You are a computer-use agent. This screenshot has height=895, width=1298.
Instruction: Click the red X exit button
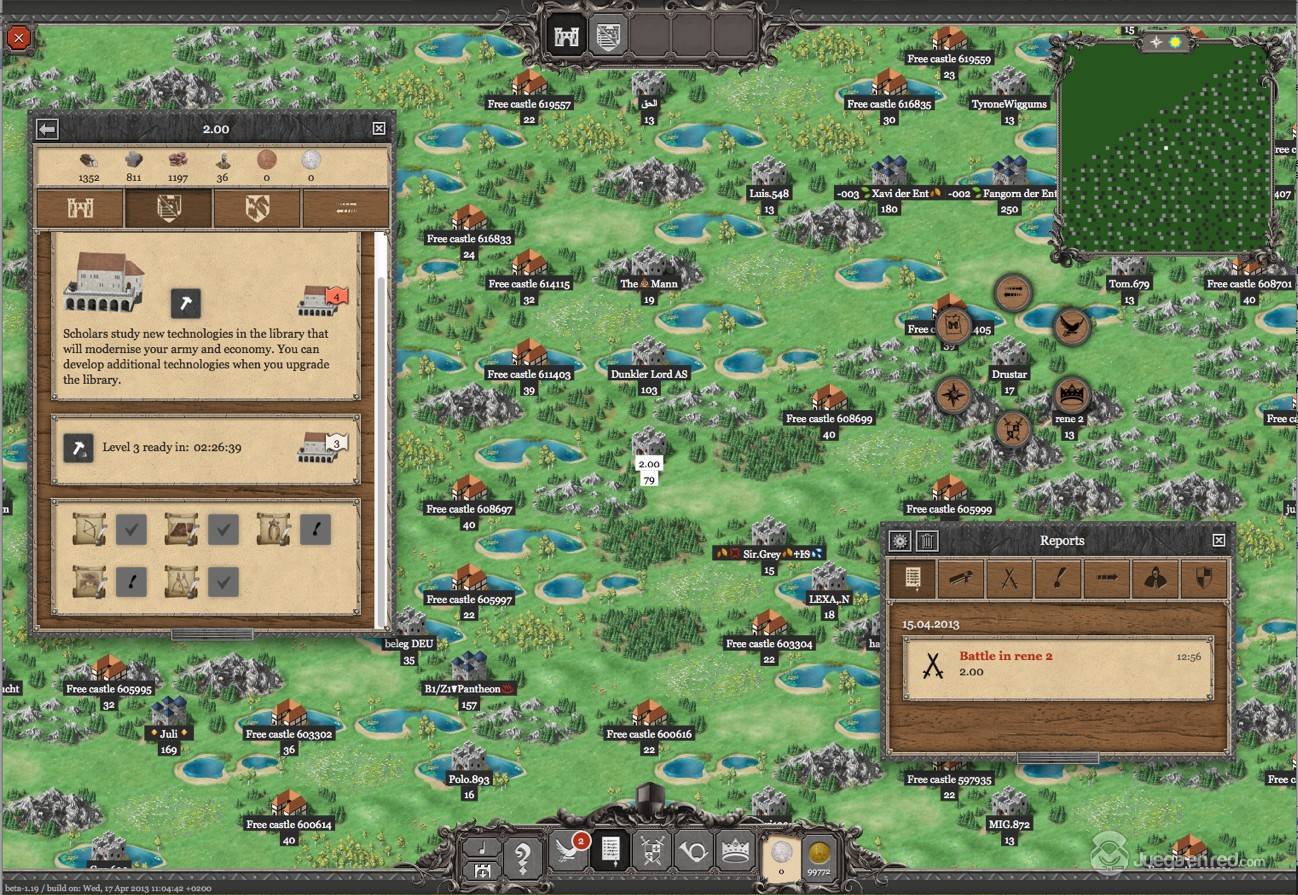click(19, 39)
